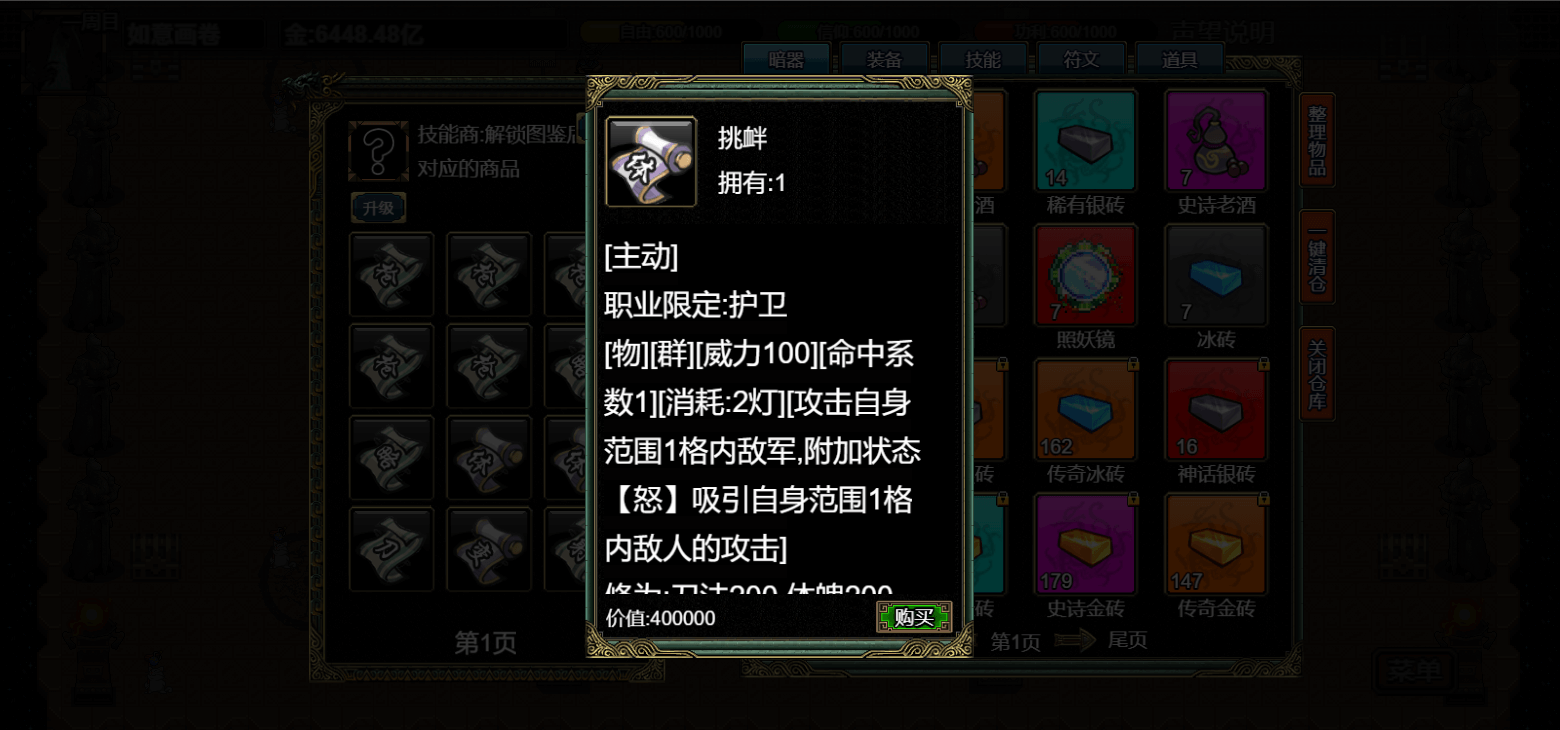1560x730 pixels.
Task: Select the 稀有银砖 item icon
Action: pyautogui.click(x=1085, y=140)
